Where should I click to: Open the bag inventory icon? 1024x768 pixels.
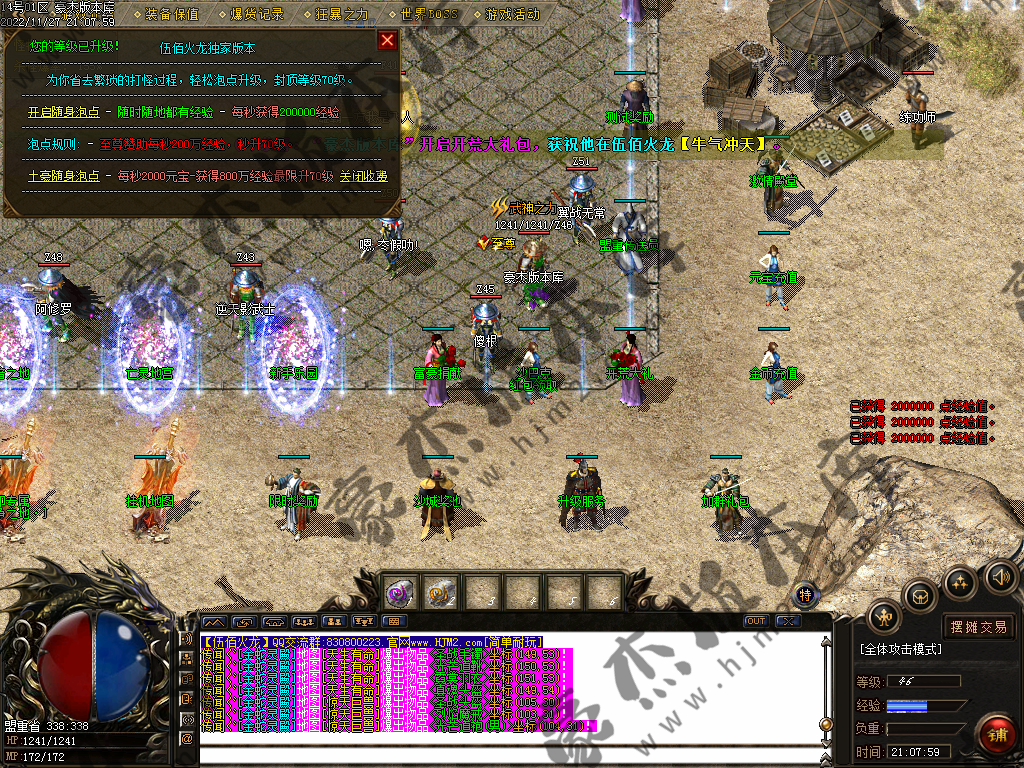coord(920,598)
